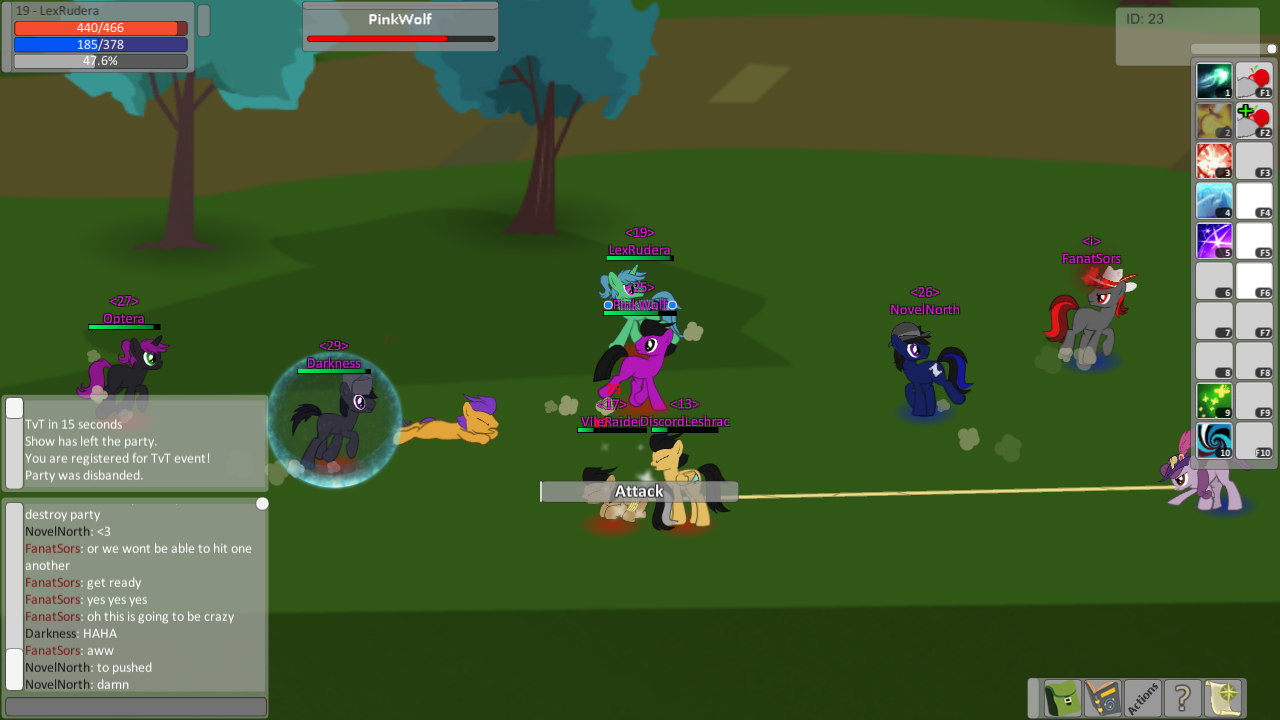Activate the fiery explosion skill in slot 3
This screenshot has width=1280, height=720.
tap(1213, 160)
